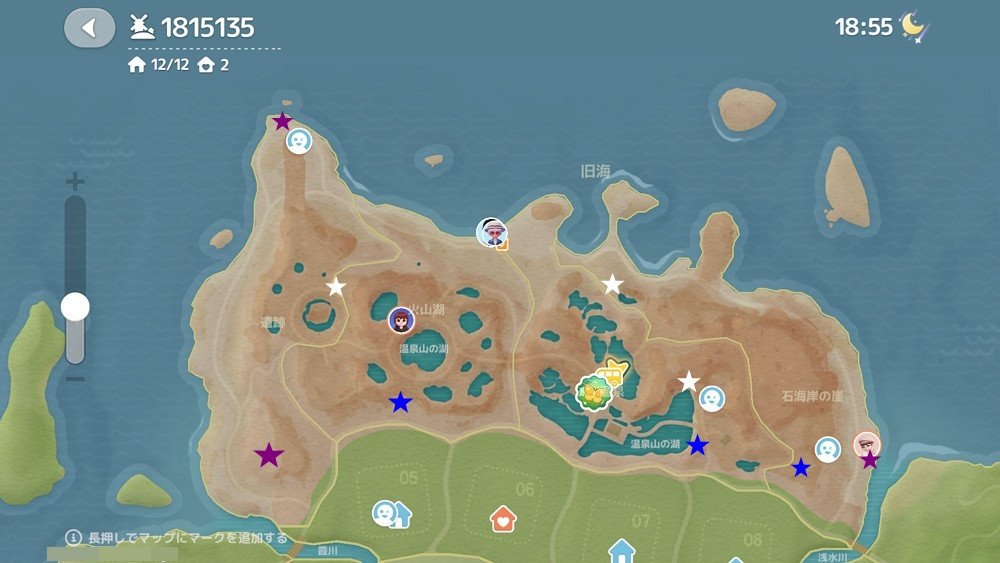Open the orange heart house marker
The image size is (1000, 563).
(x=503, y=518)
